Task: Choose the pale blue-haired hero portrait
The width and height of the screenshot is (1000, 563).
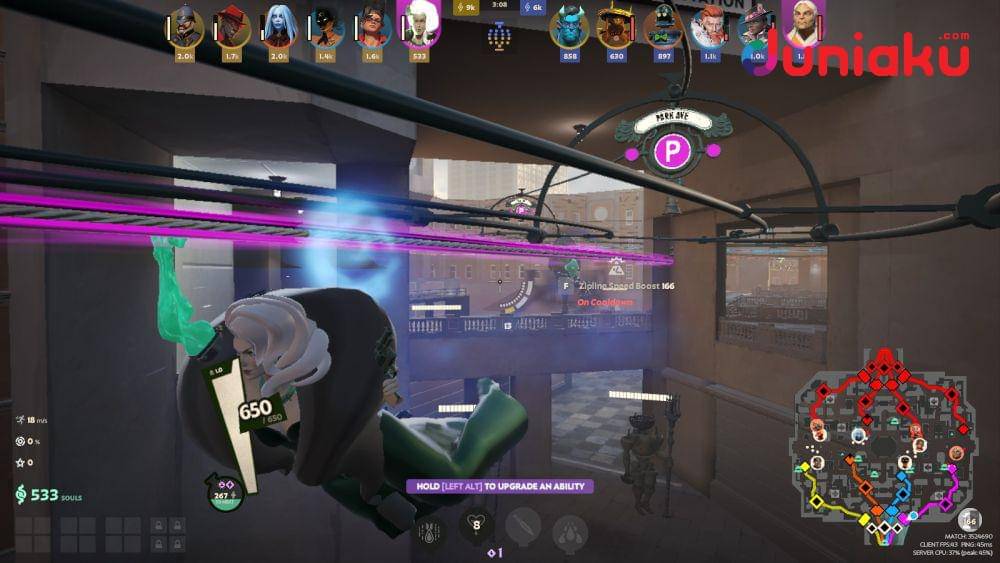Action: 280,27
